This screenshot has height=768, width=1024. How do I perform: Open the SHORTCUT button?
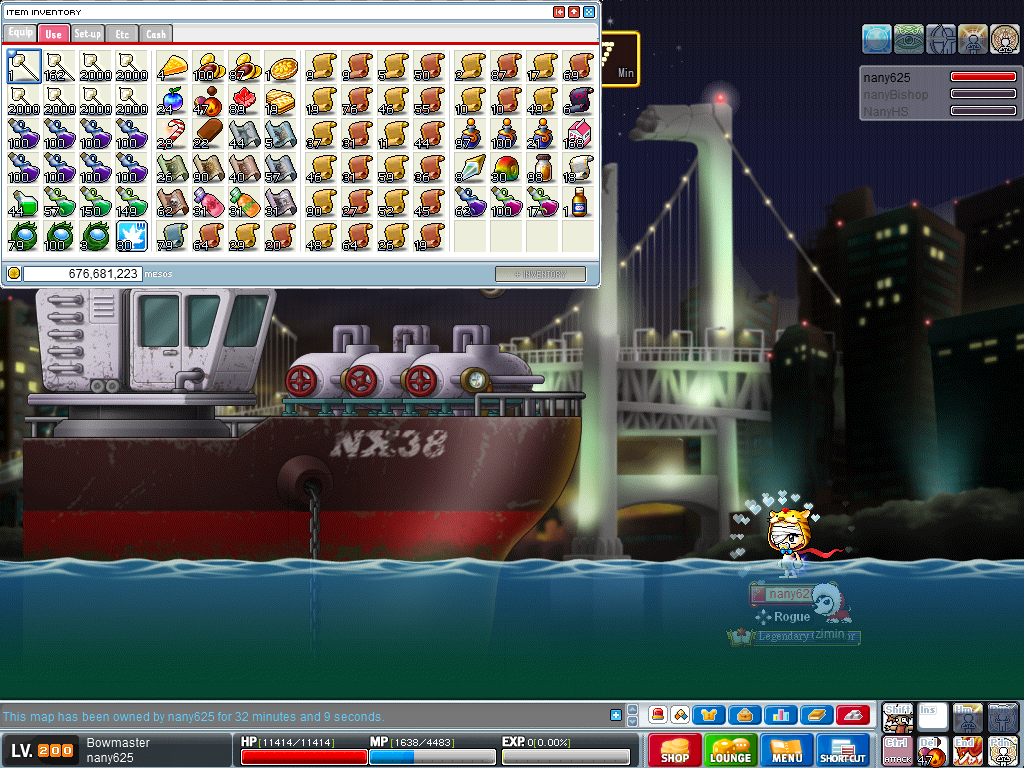pyautogui.click(x=843, y=751)
